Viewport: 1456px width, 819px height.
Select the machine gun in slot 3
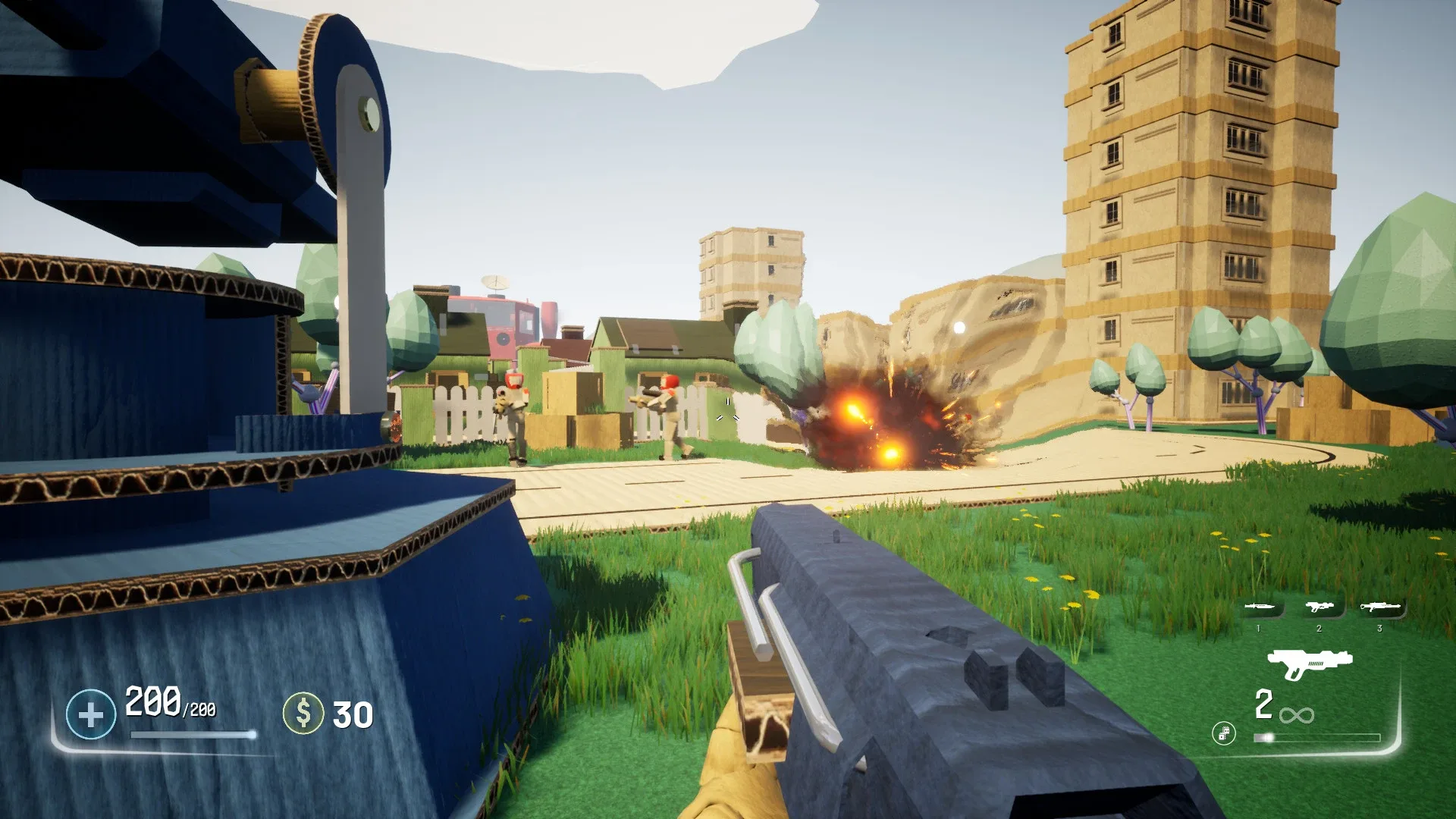coord(1381,606)
